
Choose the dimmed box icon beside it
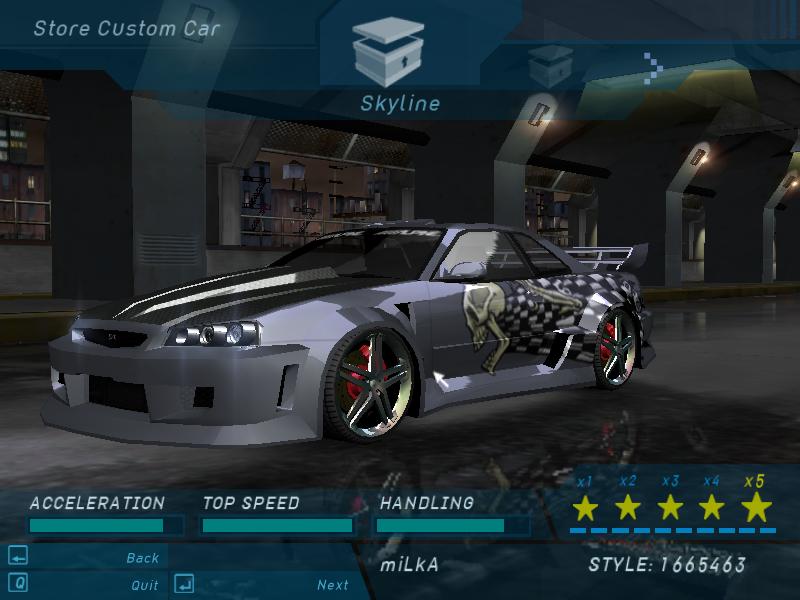click(x=549, y=64)
